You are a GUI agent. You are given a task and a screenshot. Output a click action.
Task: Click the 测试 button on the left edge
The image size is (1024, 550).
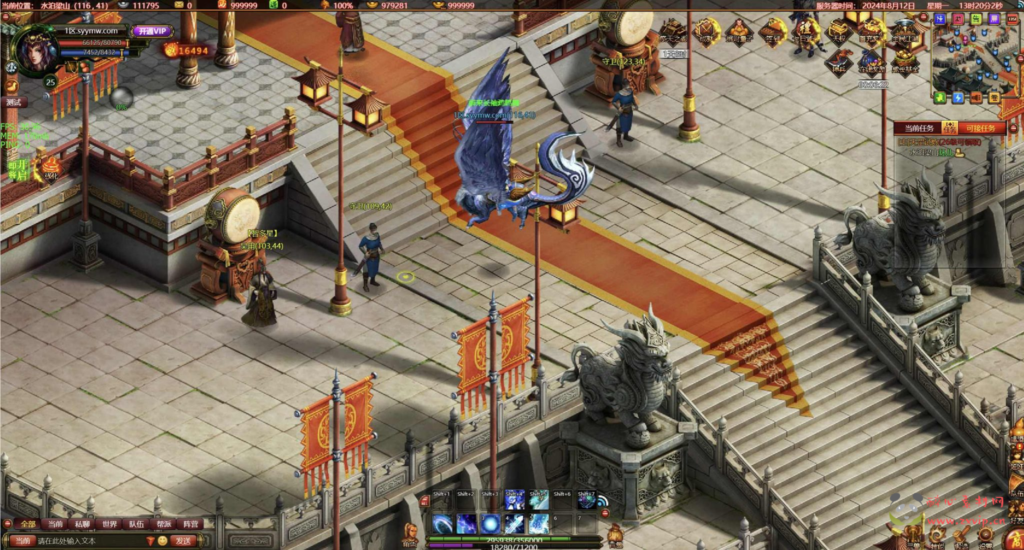click(13, 102)
